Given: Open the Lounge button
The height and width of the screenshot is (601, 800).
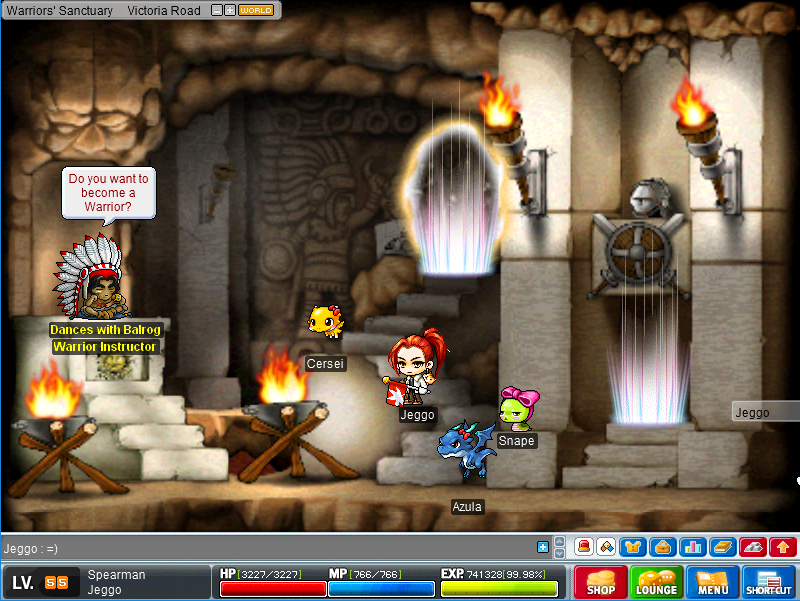Looking at the screenshot, I should pyautogui.click(x=656, y=582).
